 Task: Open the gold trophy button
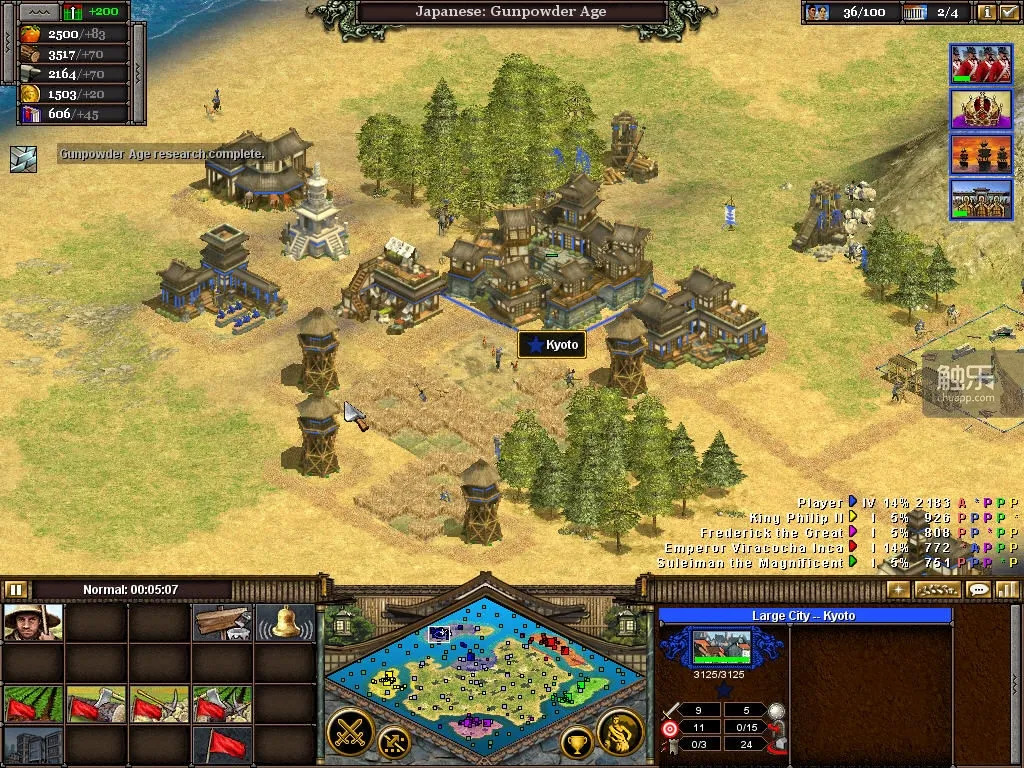[x=577, y=742]
